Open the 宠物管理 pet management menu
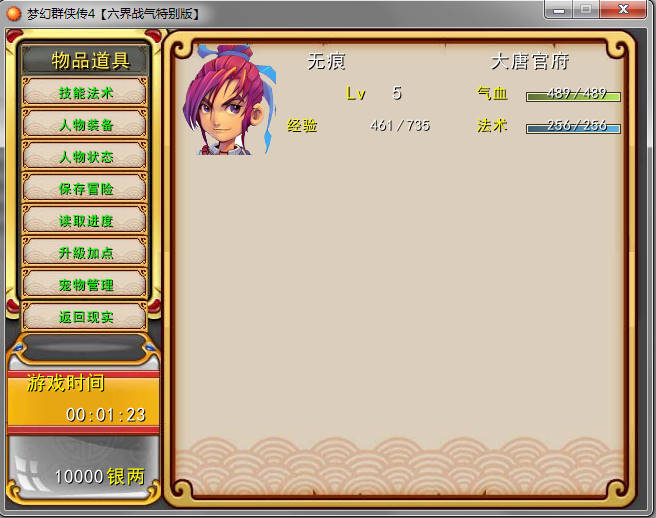Viewport: 656px width, 518px height. coord(85,285)
